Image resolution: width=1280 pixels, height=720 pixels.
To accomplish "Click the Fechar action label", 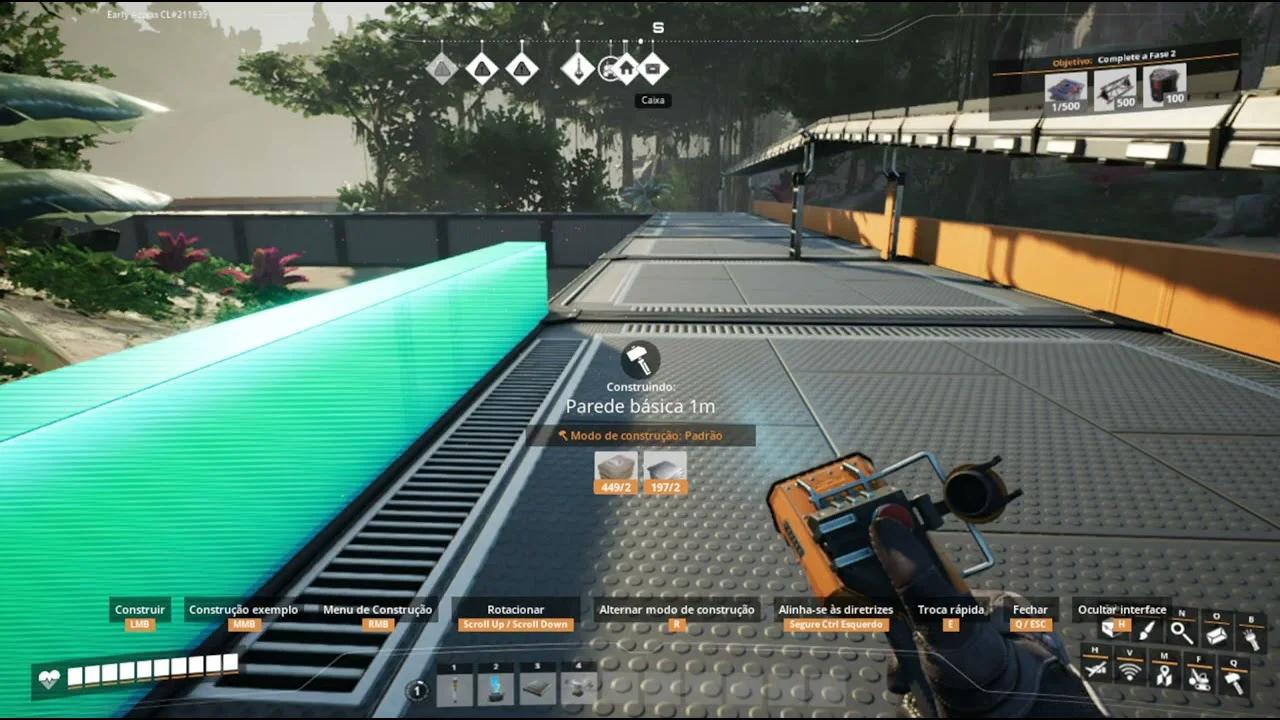I will click(x=1030, y=609).
